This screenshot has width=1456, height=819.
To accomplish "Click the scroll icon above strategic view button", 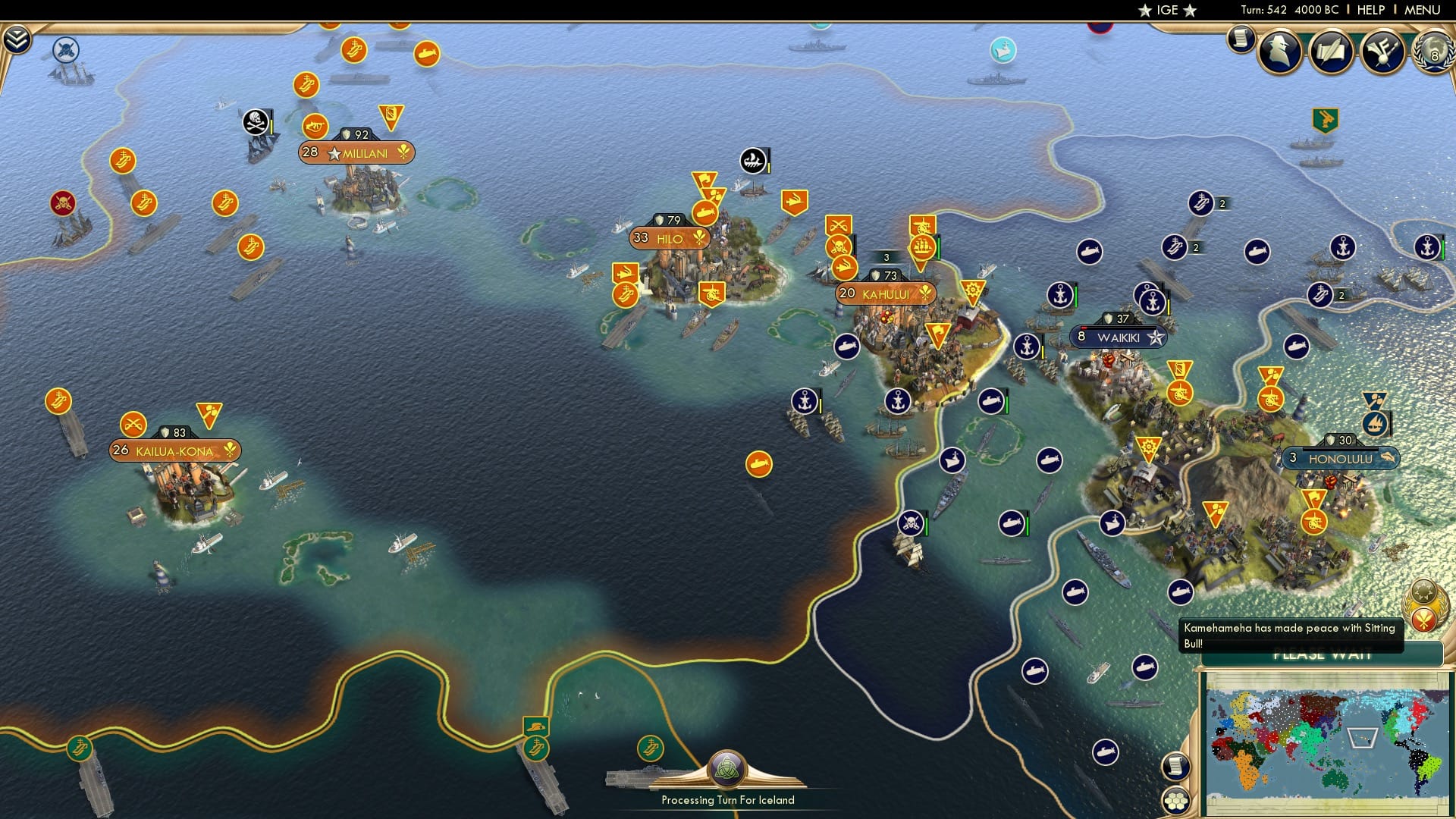I will click(x=1175, y=767).
